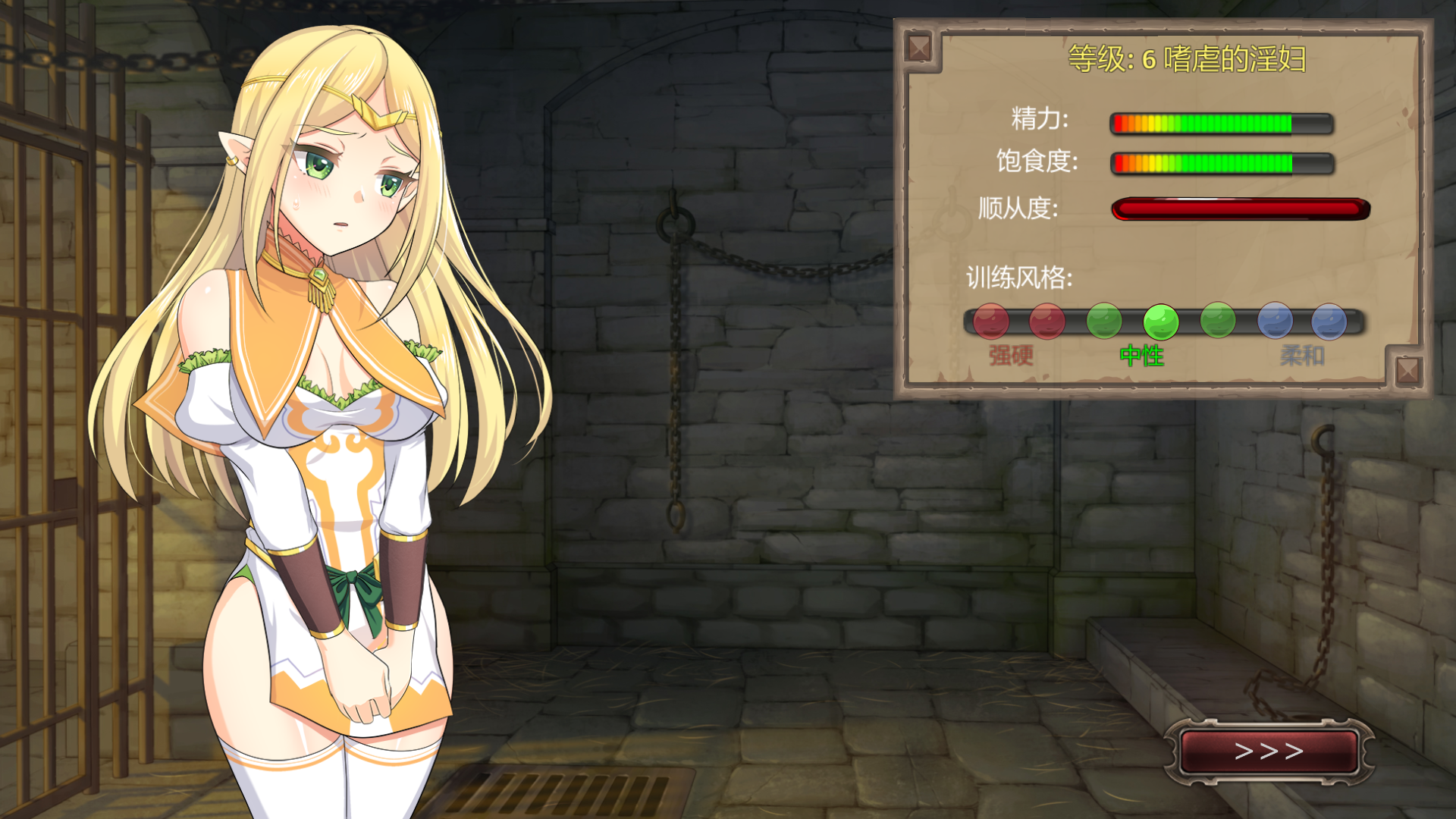The height and width of the screenshot is (819, 1456).
Task: Continue with the >>> button
Action: tap(1269, 752)
